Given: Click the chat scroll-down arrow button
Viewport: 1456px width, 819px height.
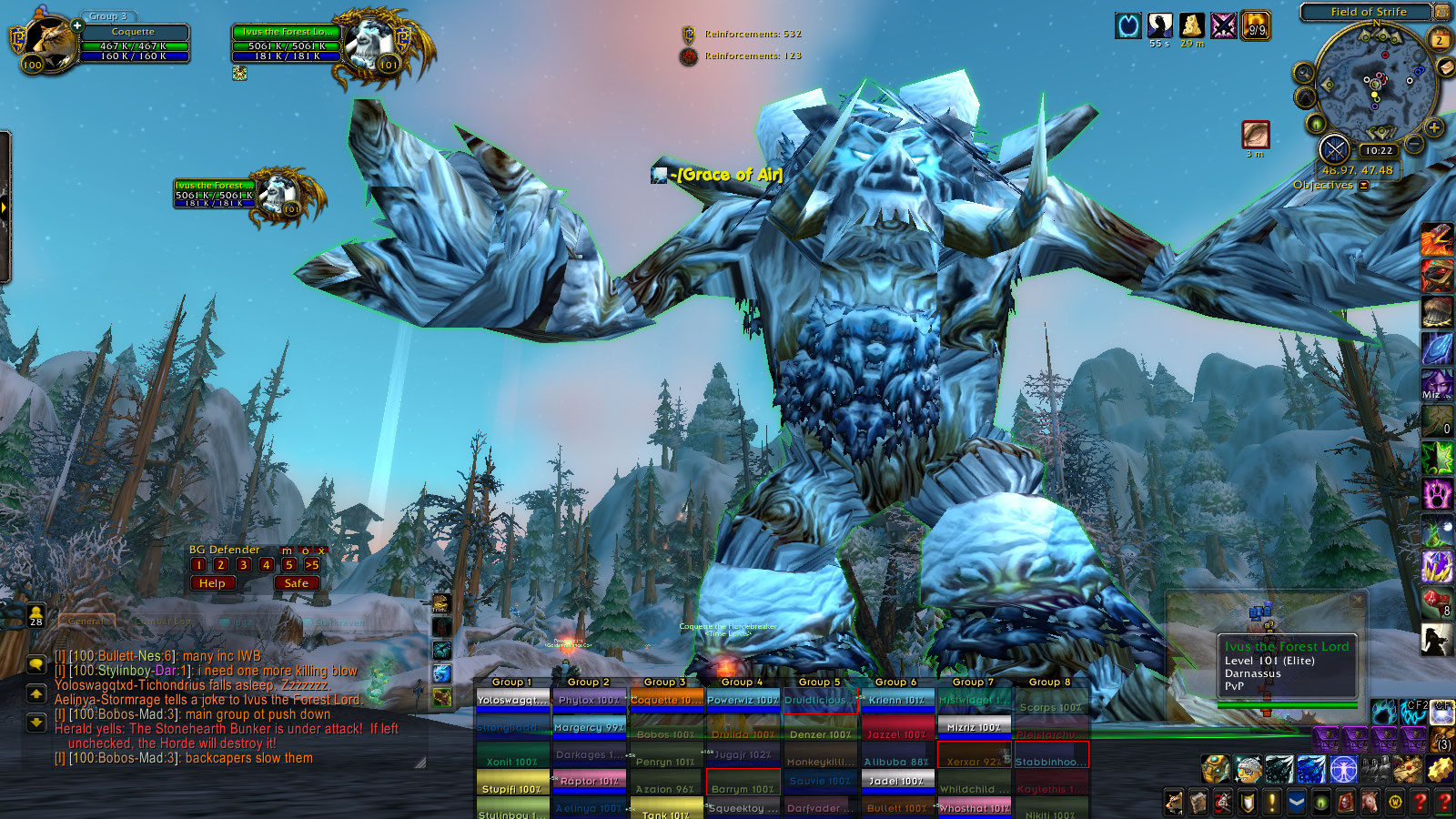Looking at the screenshot, I should point(36,723).
